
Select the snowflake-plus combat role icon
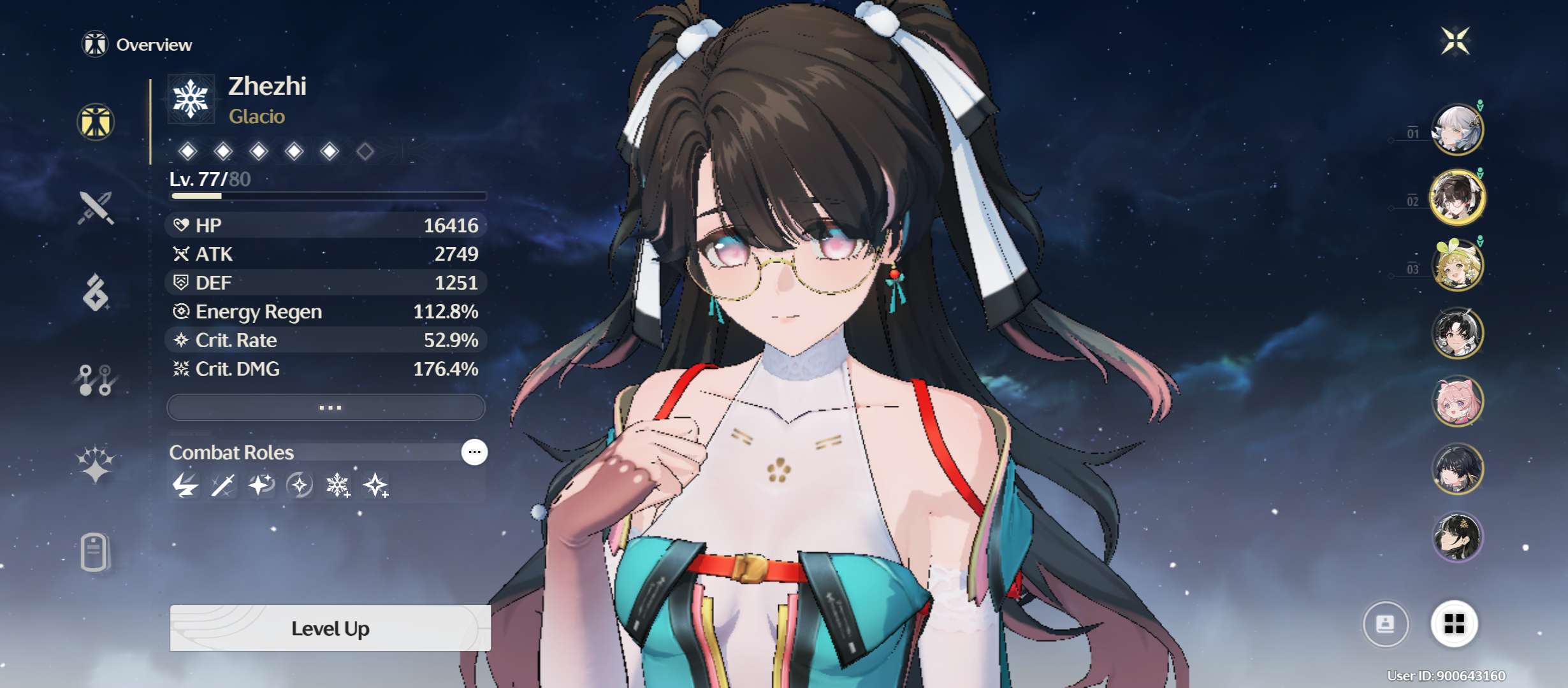pos(337,485)
